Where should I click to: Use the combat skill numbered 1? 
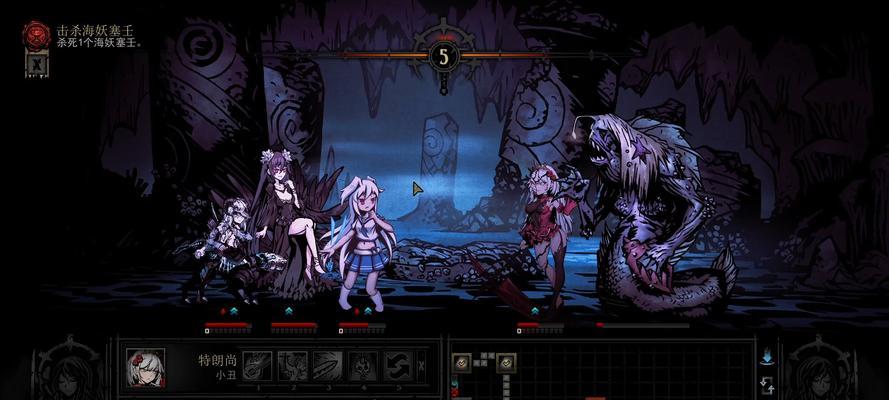[x=258, y=365]
